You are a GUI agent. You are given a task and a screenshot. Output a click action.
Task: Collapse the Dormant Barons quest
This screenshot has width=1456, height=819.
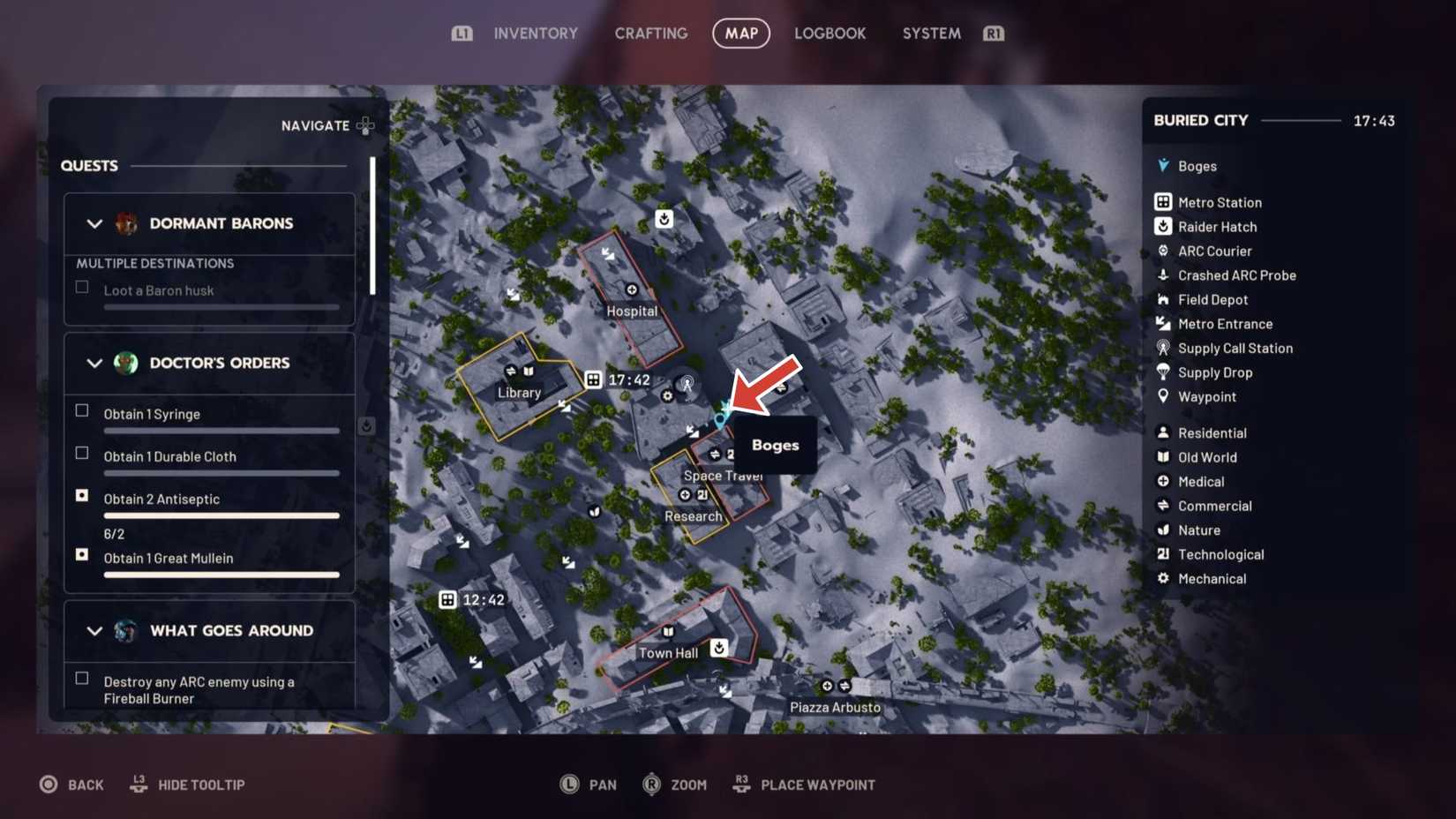[x=95, y=223]
